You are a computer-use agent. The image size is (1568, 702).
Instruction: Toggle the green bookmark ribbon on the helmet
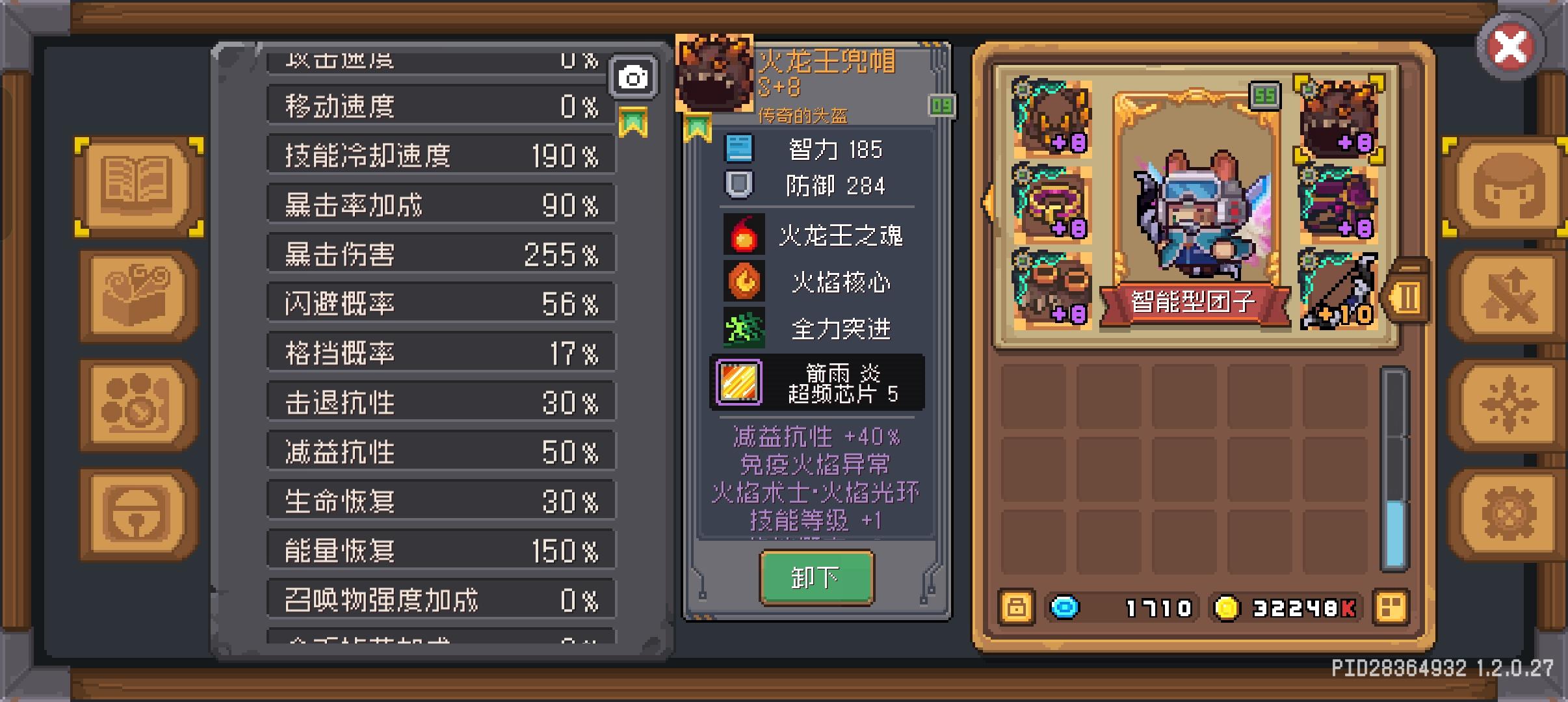699,125
